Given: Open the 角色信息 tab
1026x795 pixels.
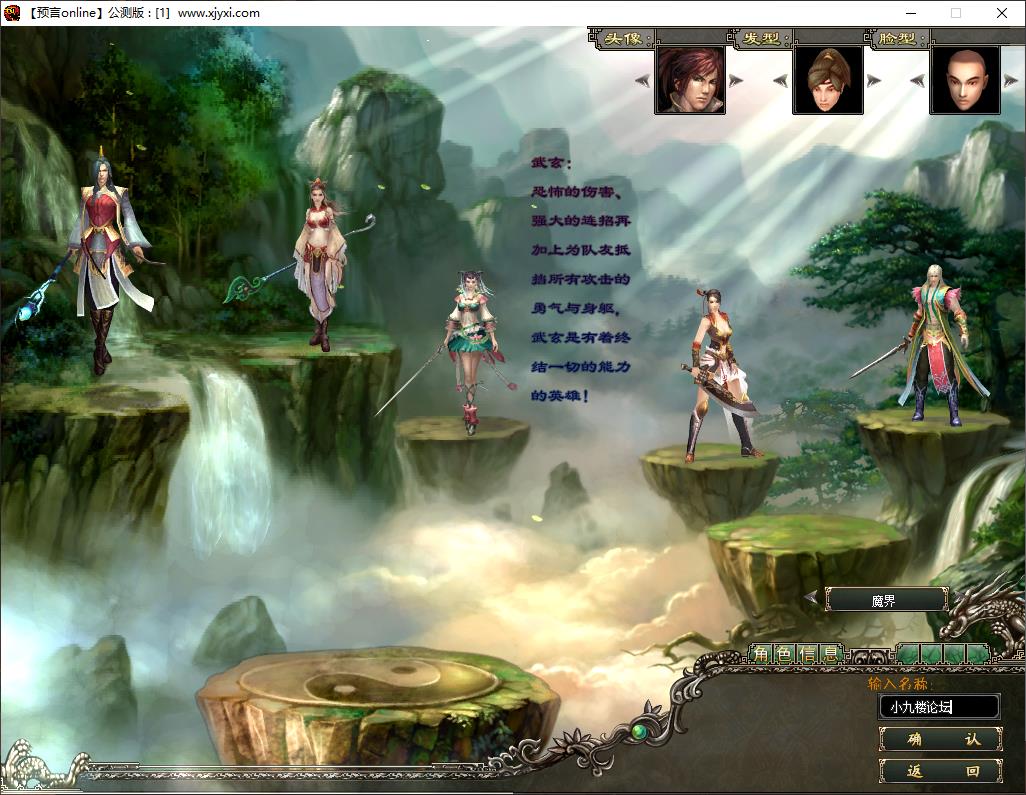Looking at the screenshot, I should point(796,655).
